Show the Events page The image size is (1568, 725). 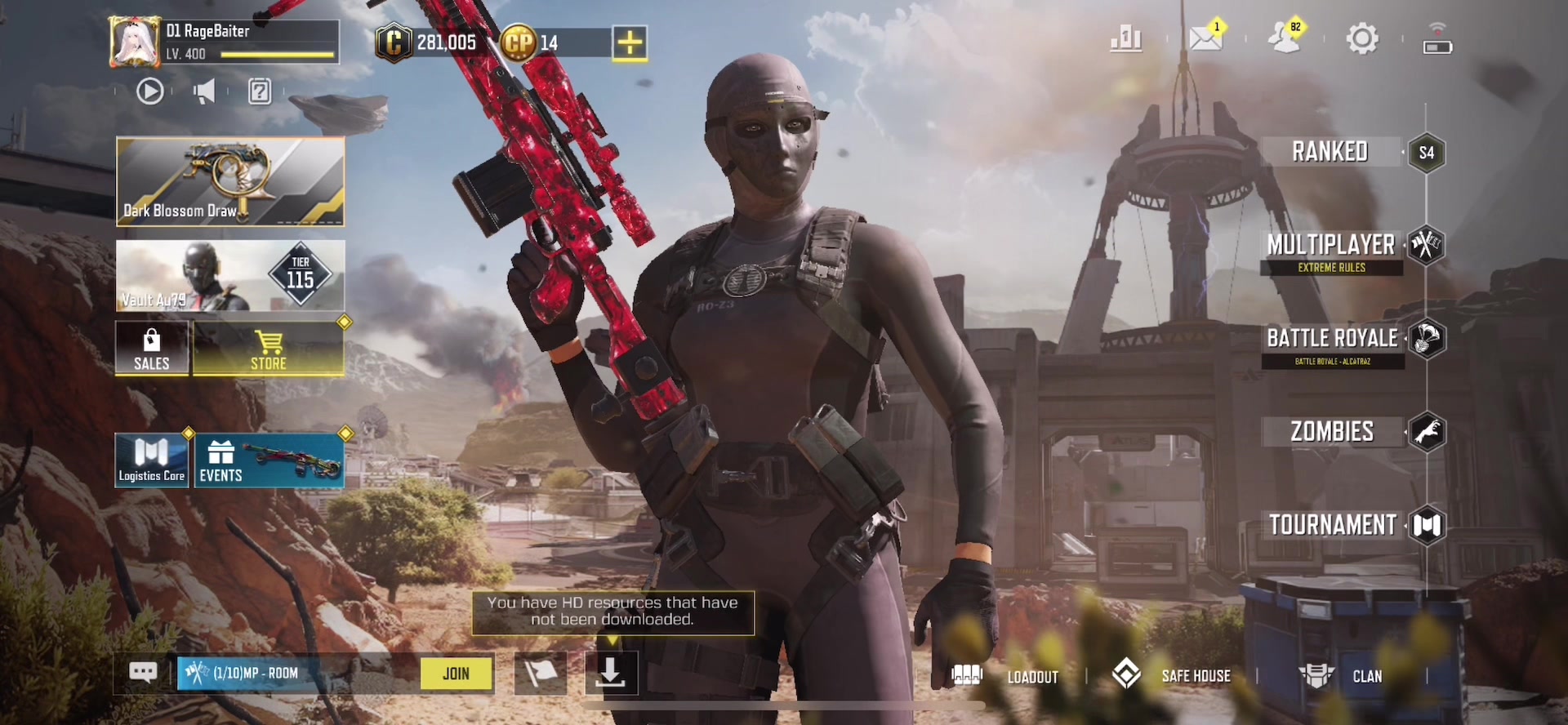point(269,461)
